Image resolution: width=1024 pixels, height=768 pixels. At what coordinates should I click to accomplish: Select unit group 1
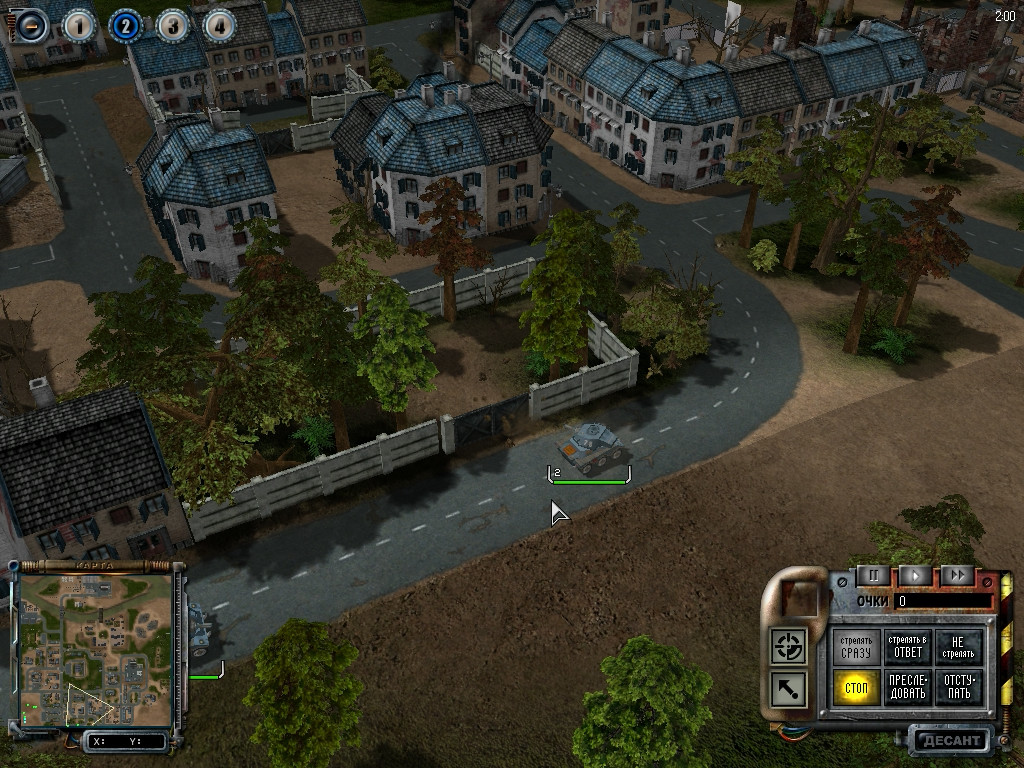(79, 25)
